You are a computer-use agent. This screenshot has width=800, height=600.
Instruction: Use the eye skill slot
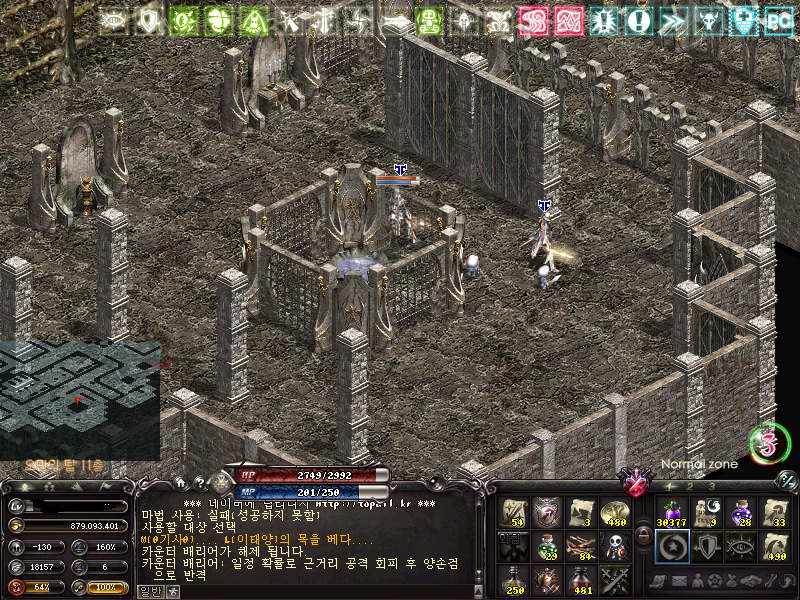click(740, 546)
